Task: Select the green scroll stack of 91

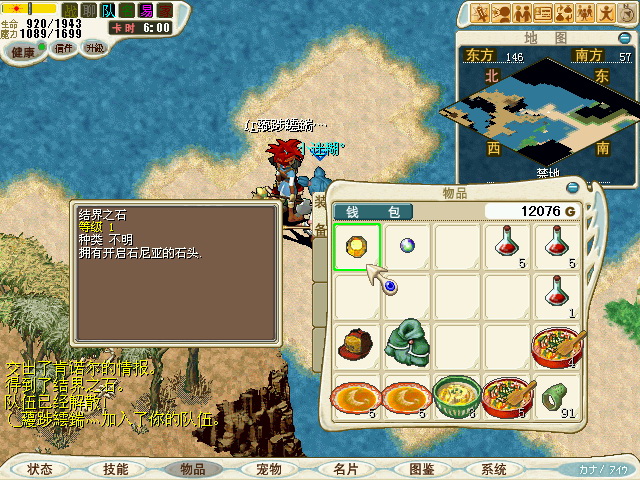Action: tap(558, 397)
